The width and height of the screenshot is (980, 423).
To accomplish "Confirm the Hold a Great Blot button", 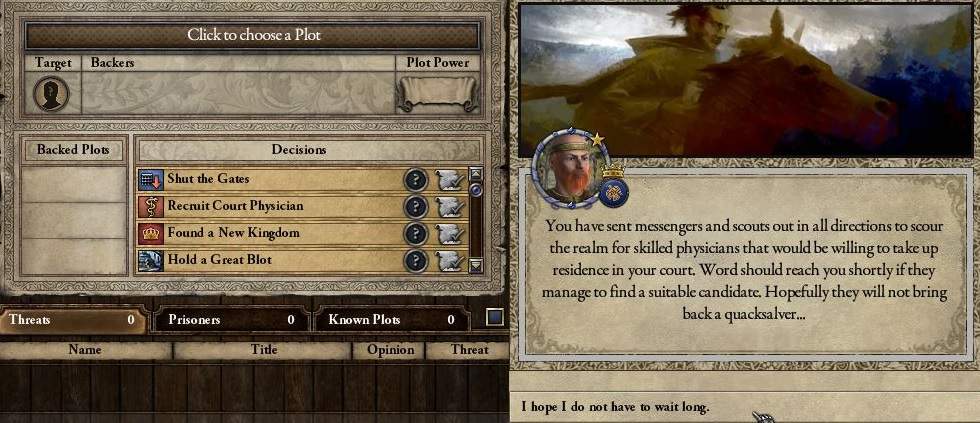I will click(x=449, y=261).
